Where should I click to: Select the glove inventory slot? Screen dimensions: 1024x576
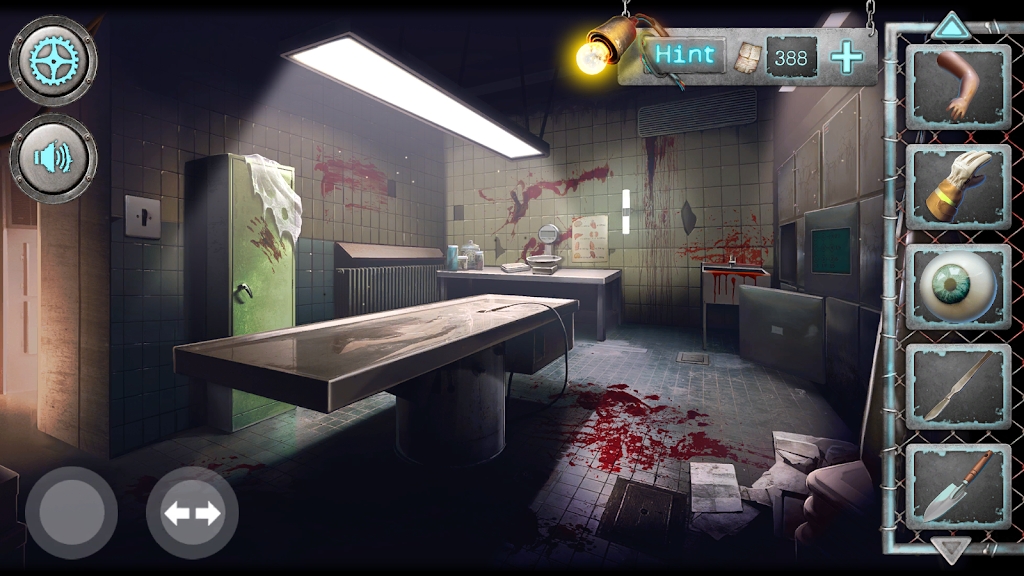click(x=957, y=186)
